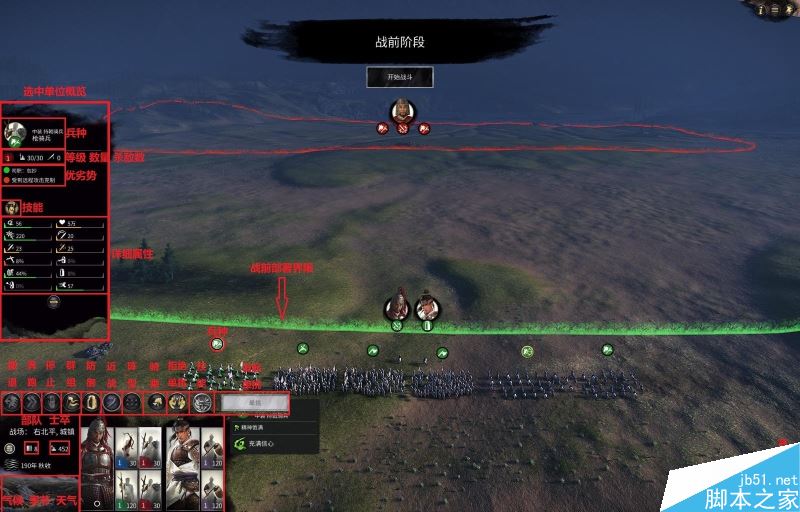Click the wide grey 单挑 duel button
The width and height of the screenshot is (800, 512).
coord(255,401)
